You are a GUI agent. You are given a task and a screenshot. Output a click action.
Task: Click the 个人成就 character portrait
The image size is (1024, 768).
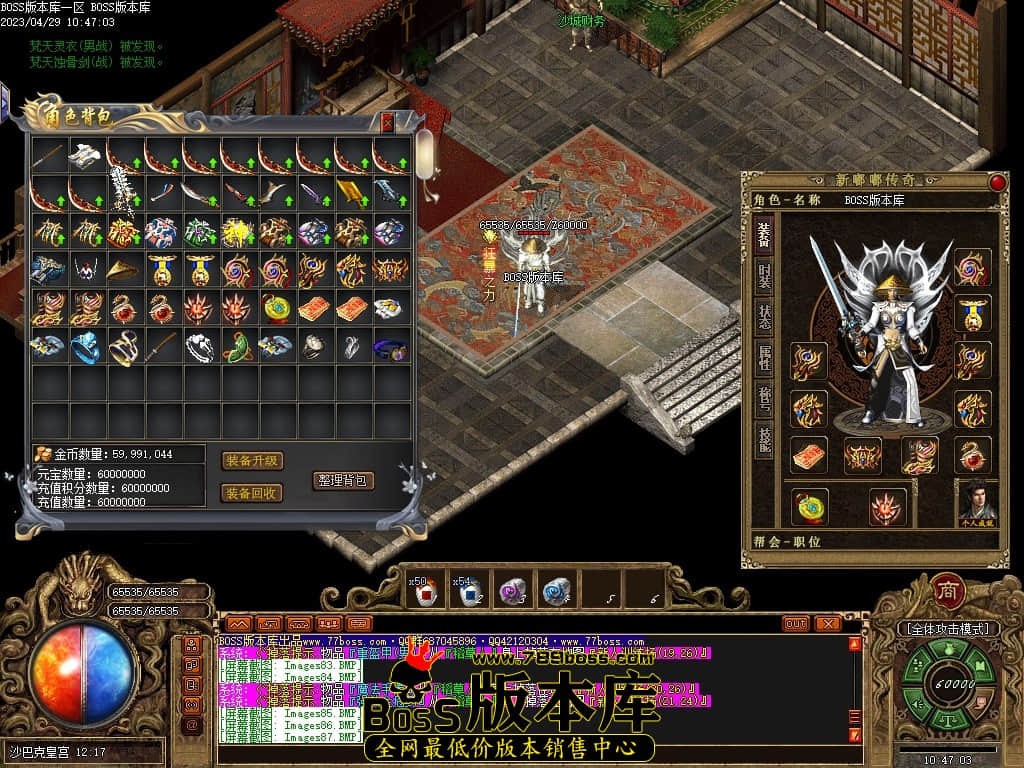977,502
